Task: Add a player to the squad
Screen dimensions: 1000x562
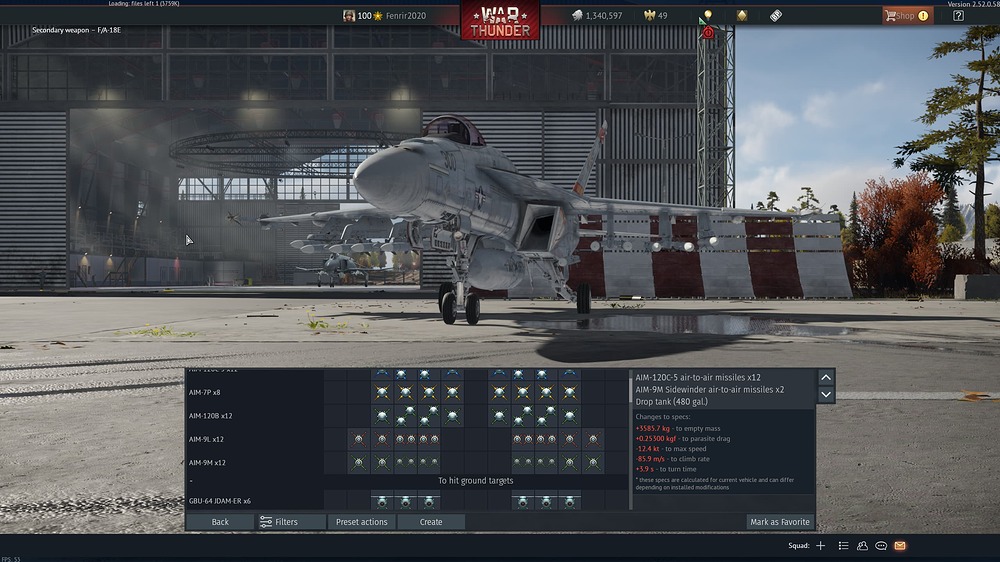Action: pyautogui.click(x=821, y=546)
